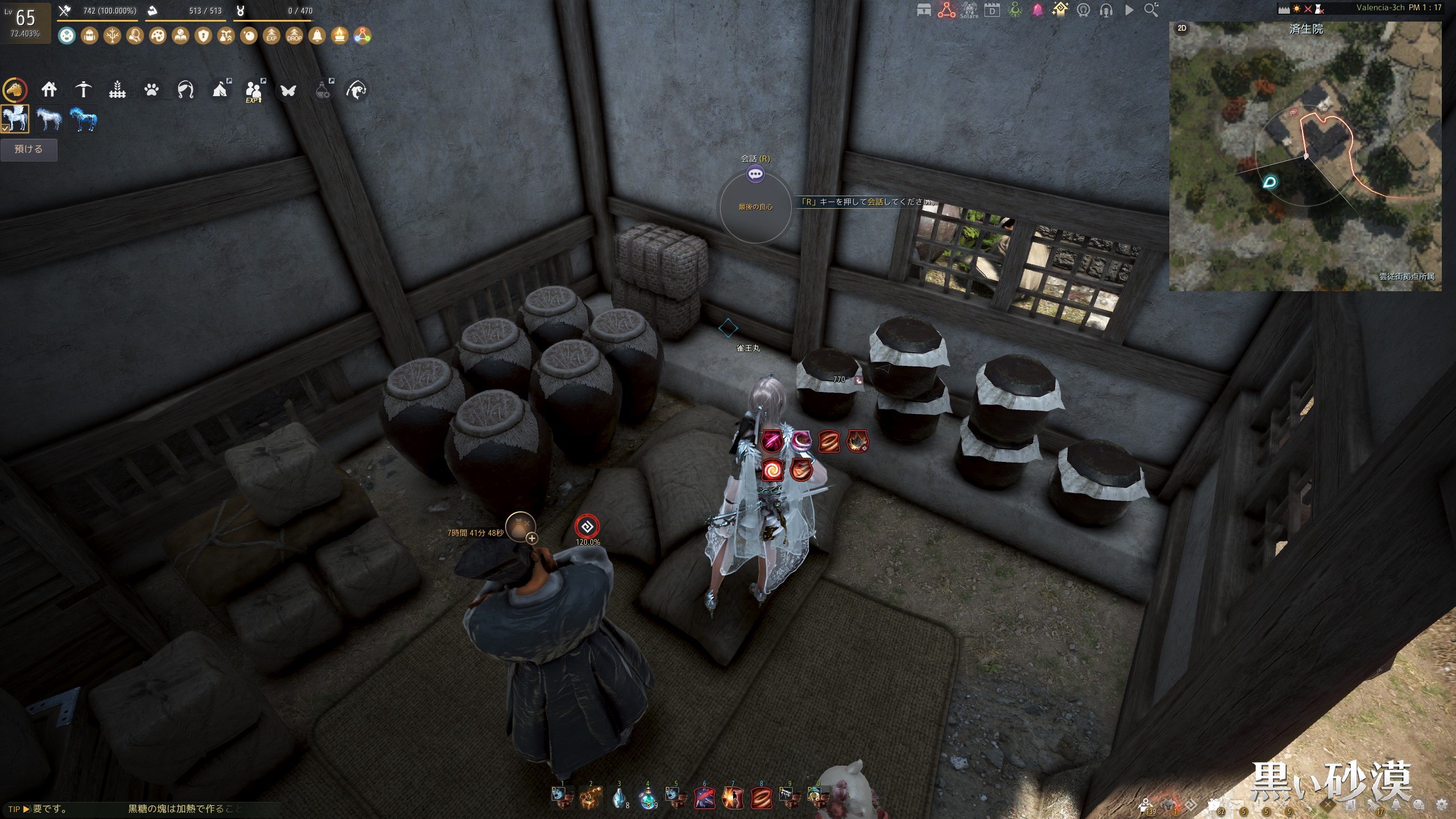Open the gear settings icon
This screenshot has height=819, width=1456.
point(1442,805)
